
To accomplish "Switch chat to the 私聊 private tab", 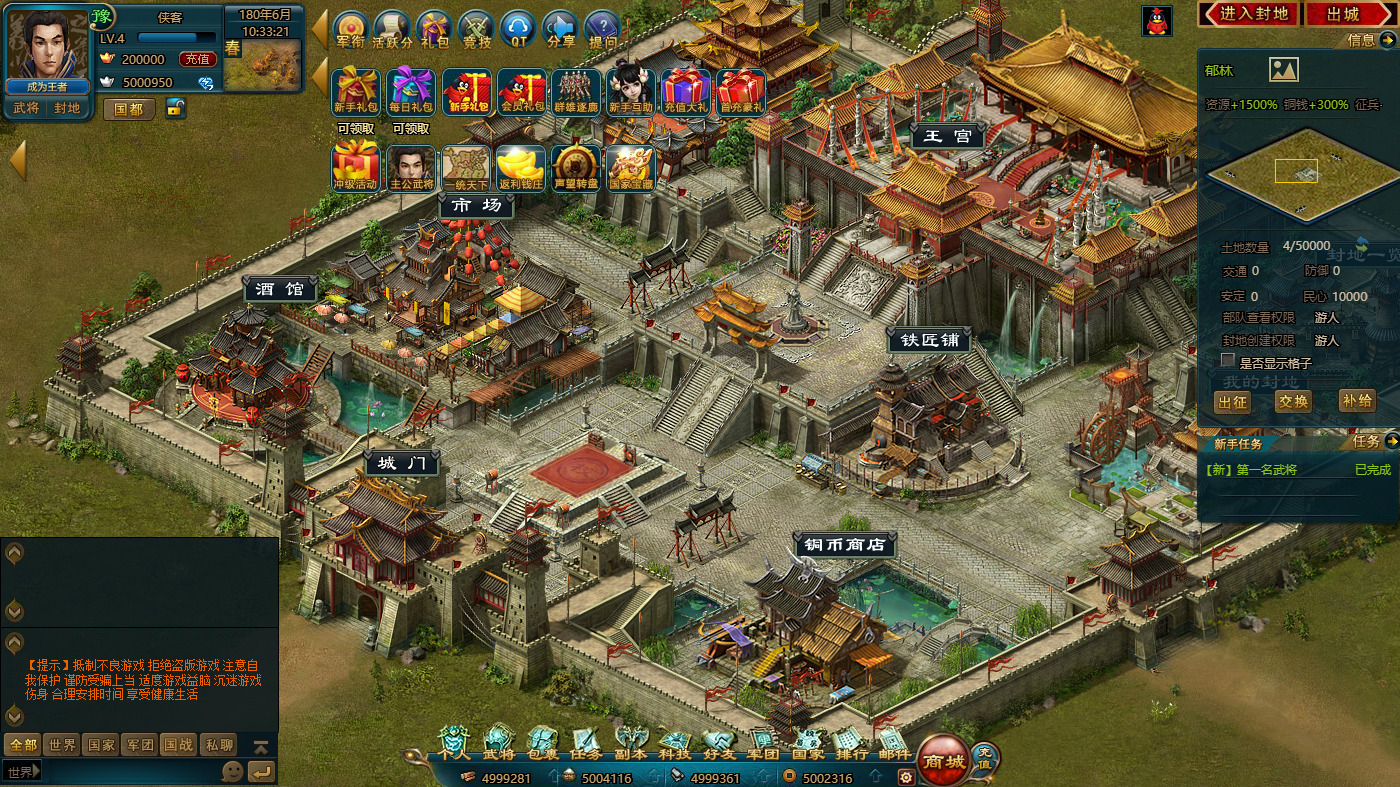I will (219, 745).
